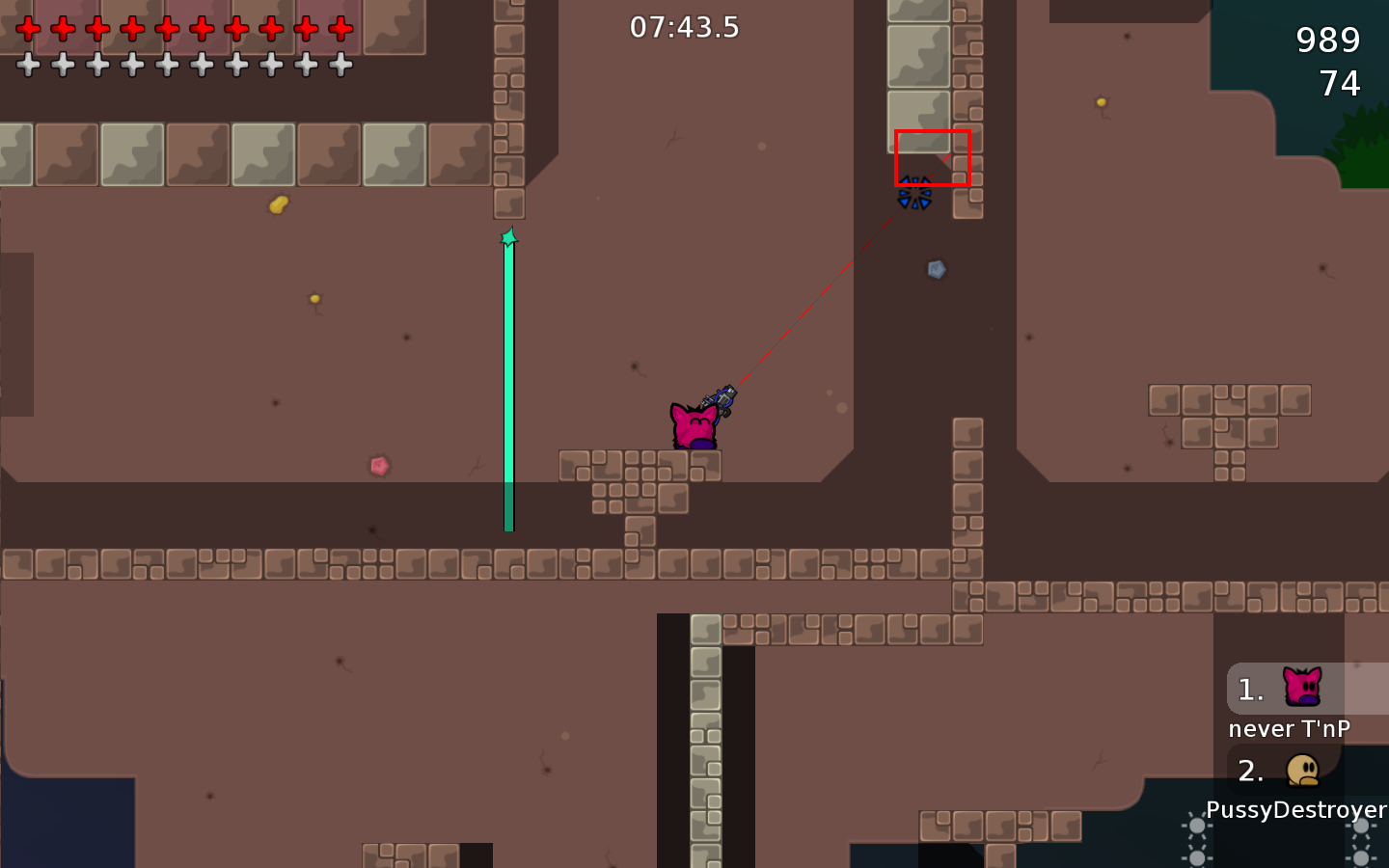The image size is (1389, 868).
Task: Click the gold nugget near the top wall
Action: [278, 203]
